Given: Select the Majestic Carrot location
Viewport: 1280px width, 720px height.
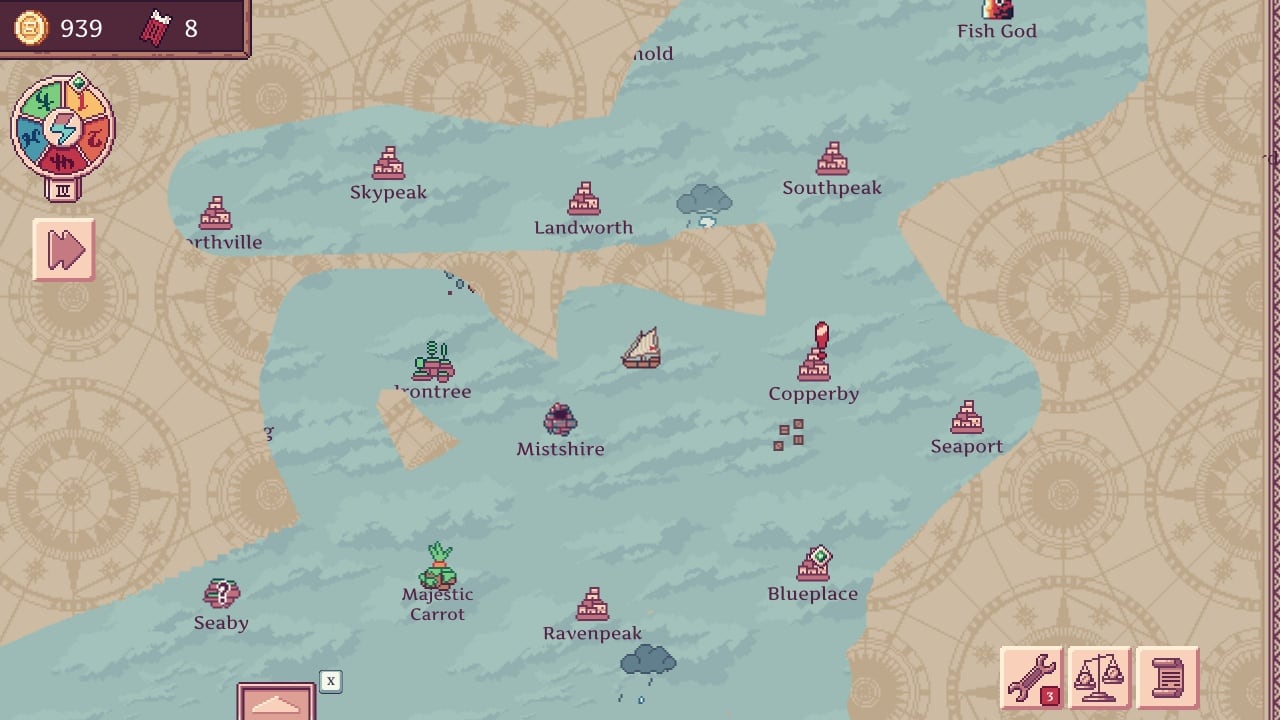Looking at the screenshot, I should pyautogui.click(x=438, y=570).
